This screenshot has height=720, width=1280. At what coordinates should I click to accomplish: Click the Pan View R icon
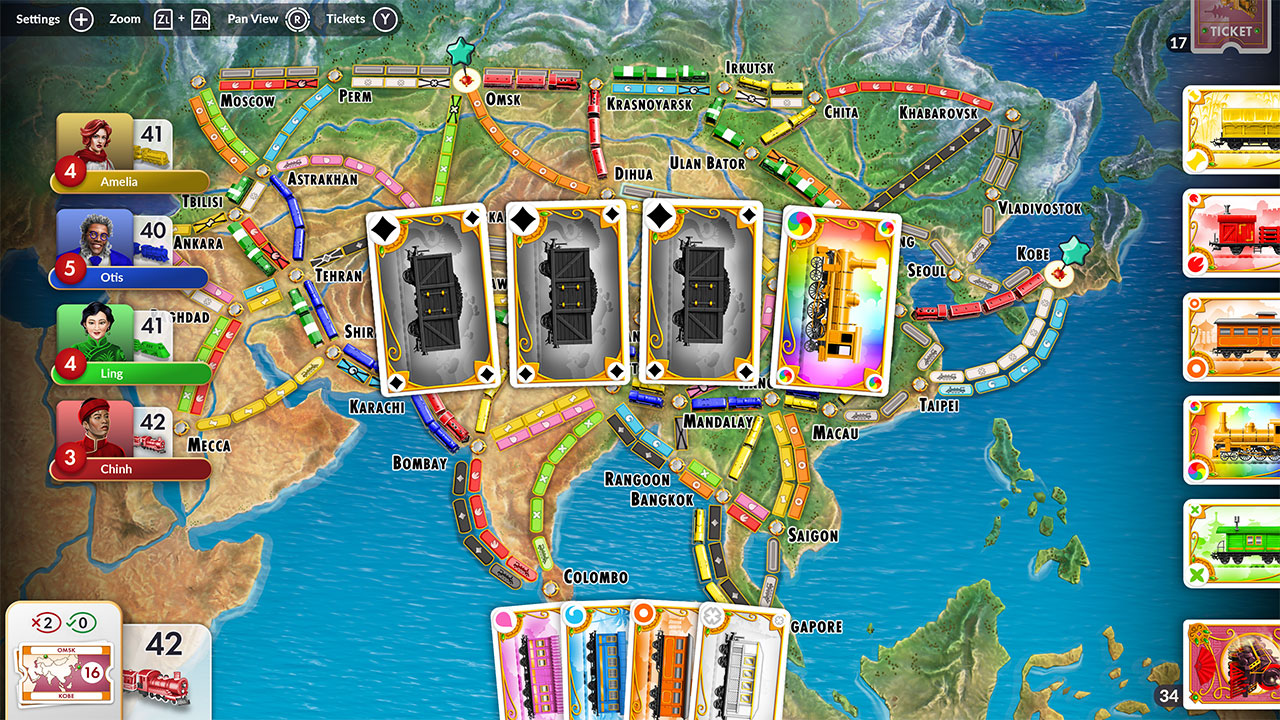(299, 18)
